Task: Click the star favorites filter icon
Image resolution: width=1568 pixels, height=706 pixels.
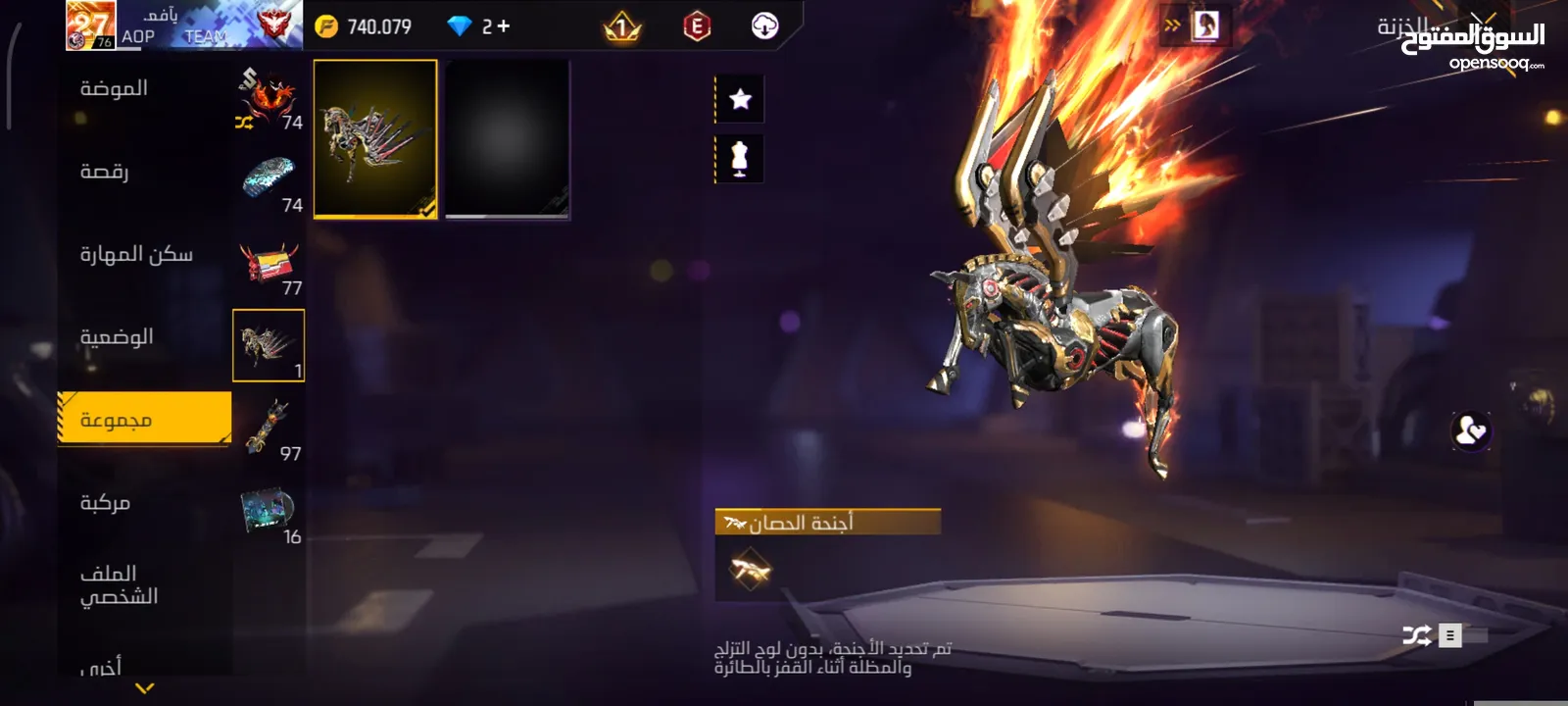Action: [x=740, y=99]
